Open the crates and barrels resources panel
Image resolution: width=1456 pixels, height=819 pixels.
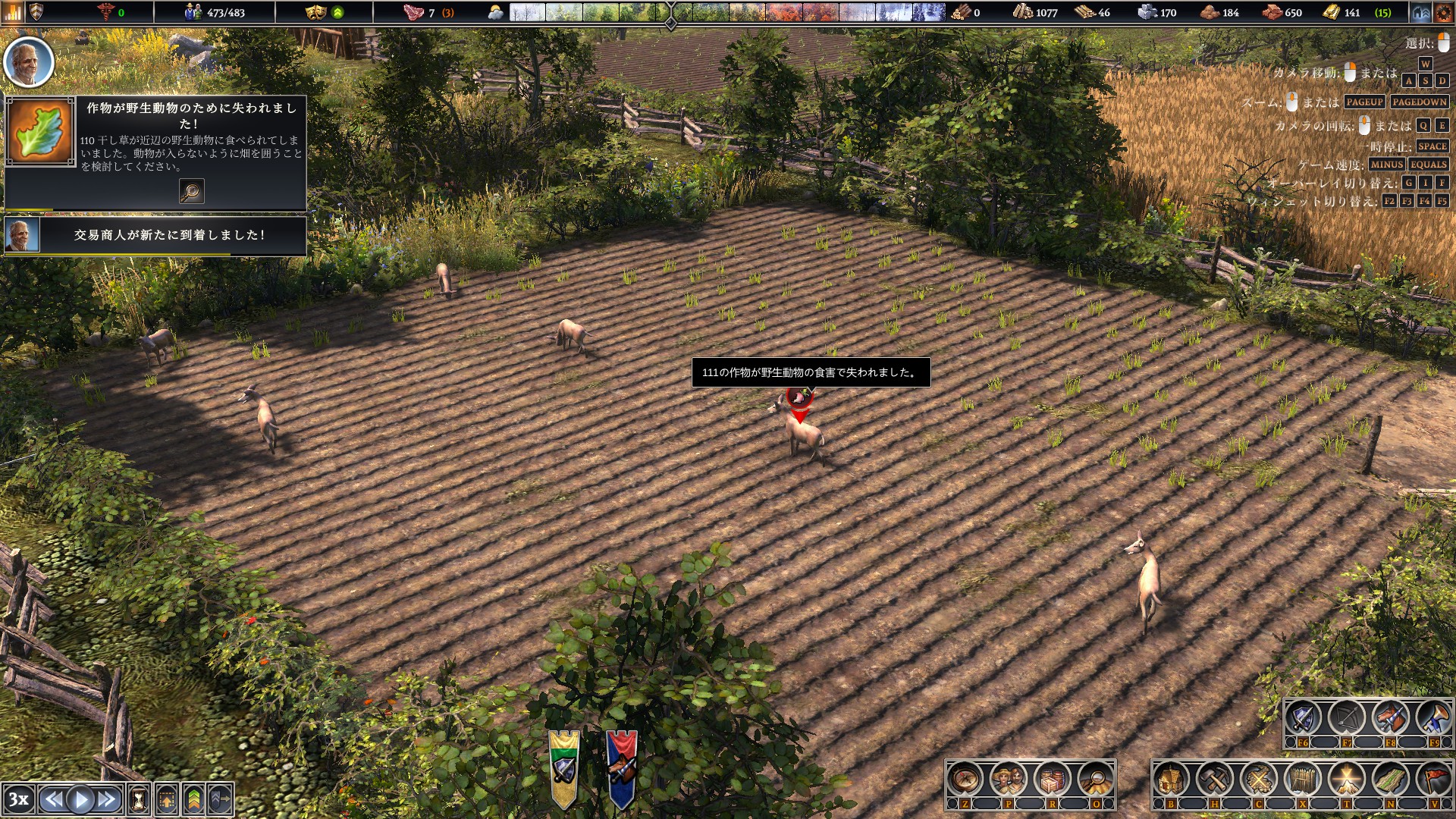point(1053,779)
